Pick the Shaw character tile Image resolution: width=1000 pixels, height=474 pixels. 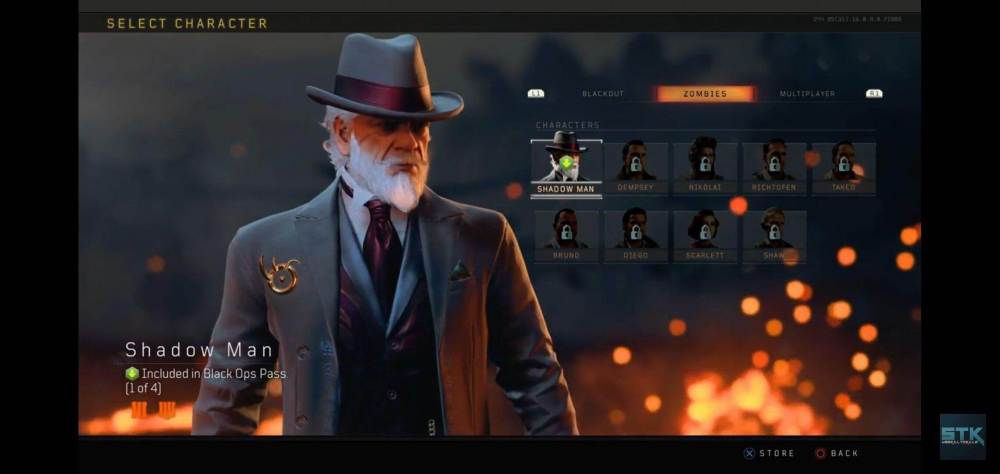click(x=774, y=233)
